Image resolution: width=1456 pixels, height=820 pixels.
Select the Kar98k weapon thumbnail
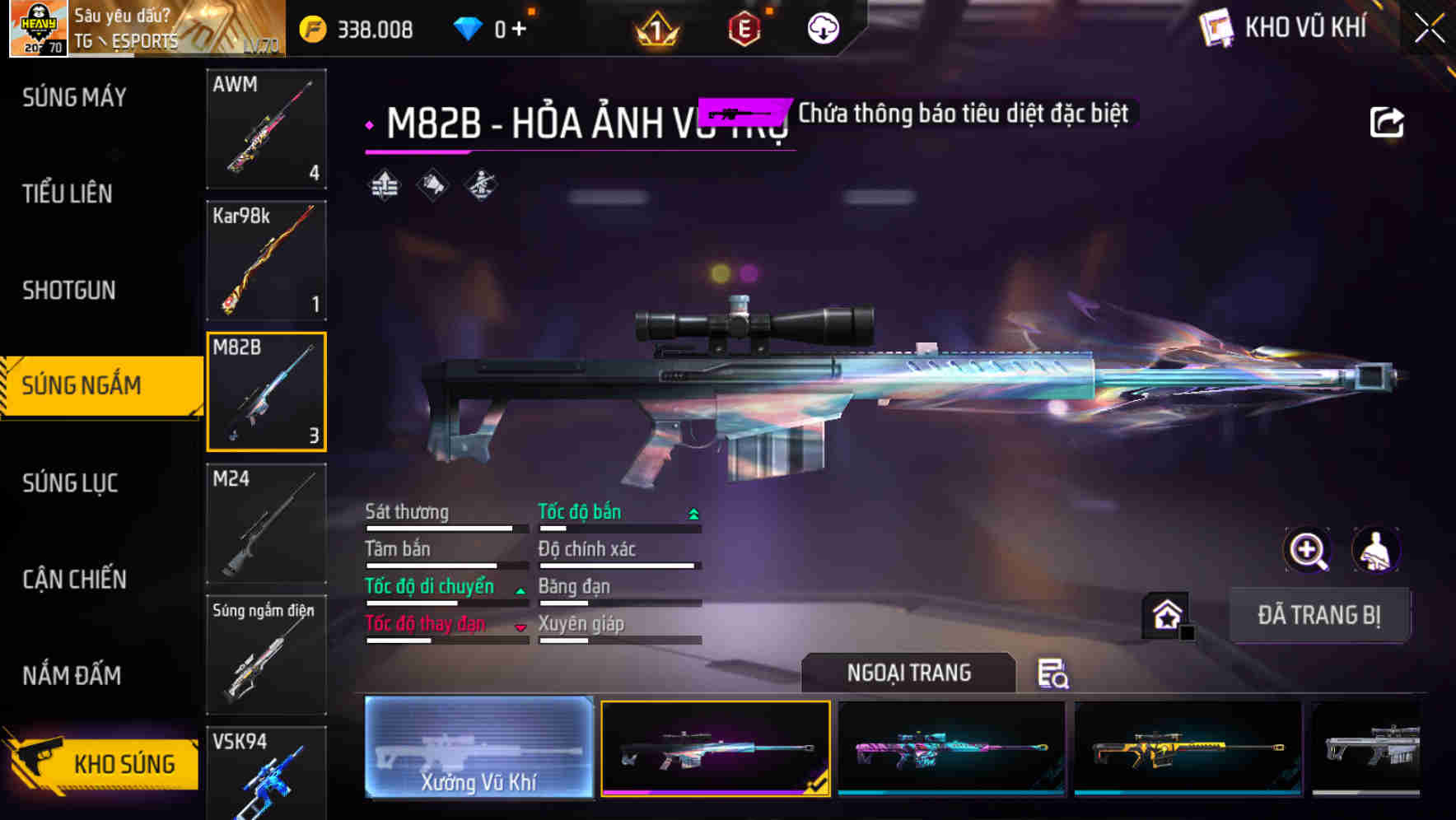click(266, 261)
